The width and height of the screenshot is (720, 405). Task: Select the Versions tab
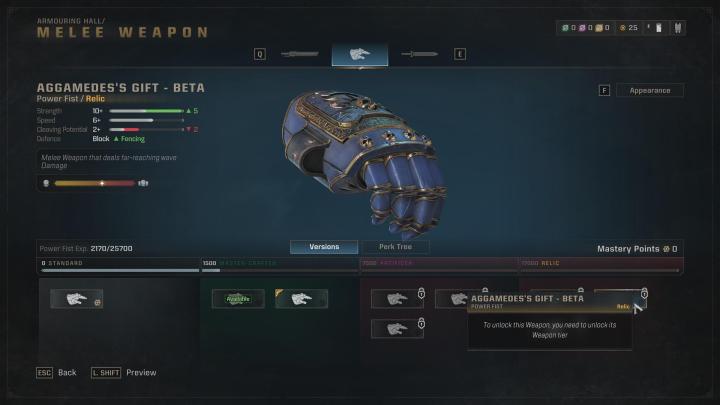point(324,247)
